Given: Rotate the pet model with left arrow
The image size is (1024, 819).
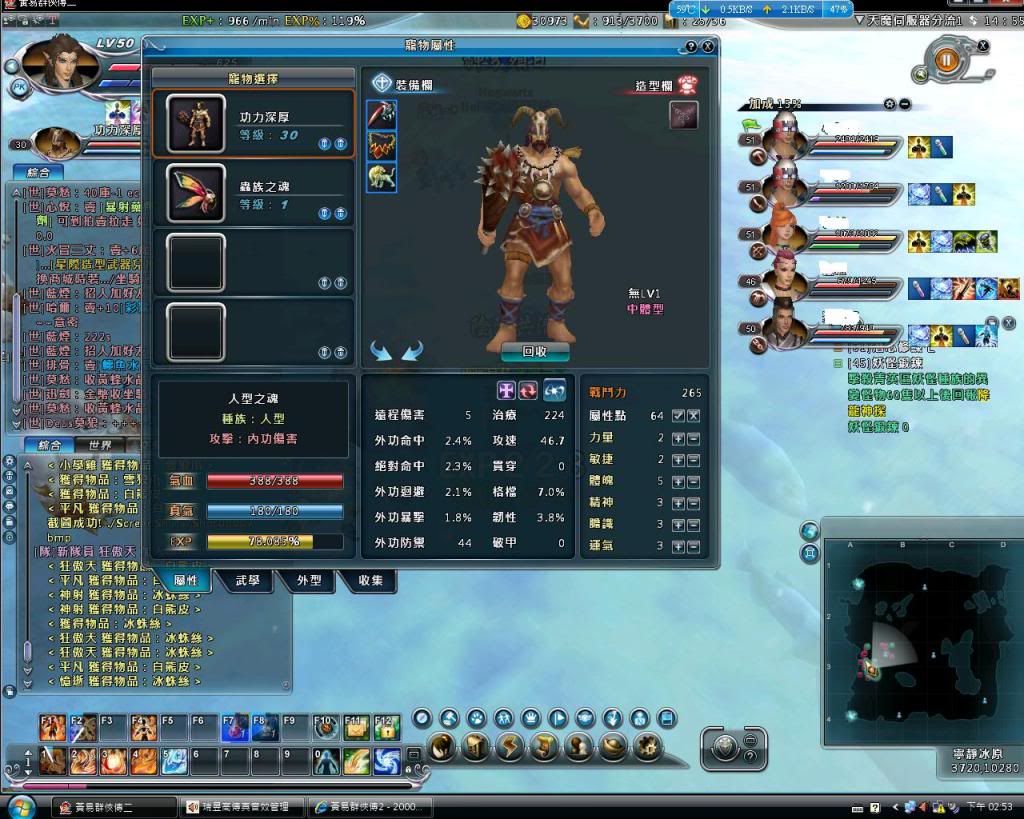Looking at the screenshot, I should pos(381,350).
